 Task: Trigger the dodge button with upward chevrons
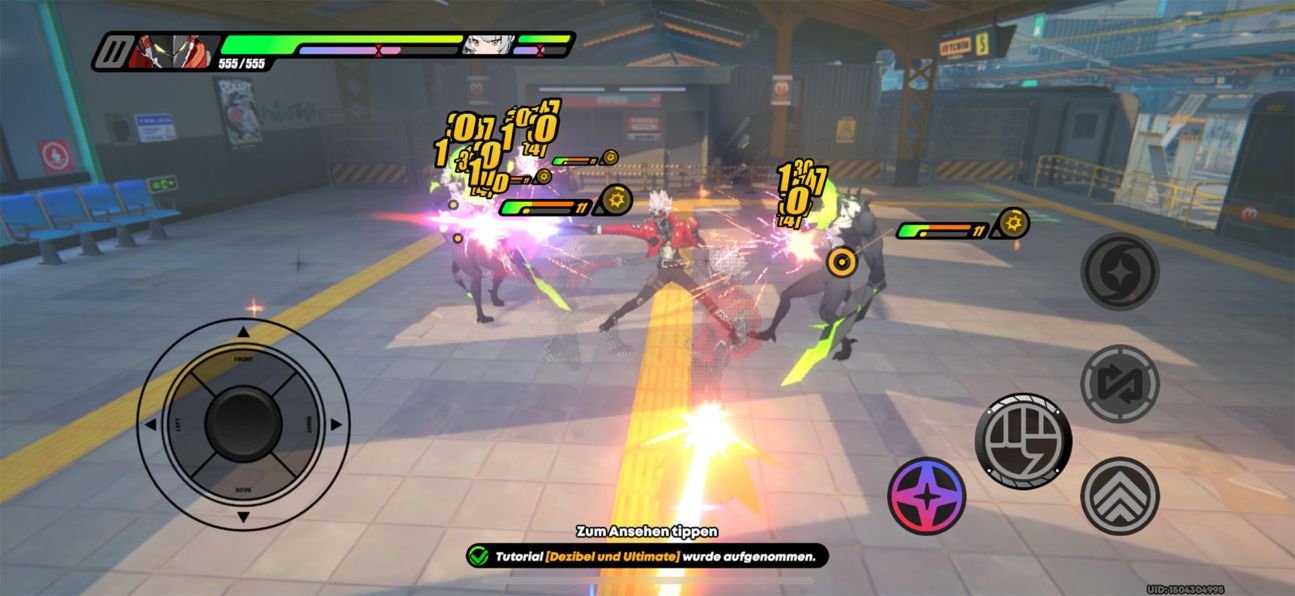1119,496
